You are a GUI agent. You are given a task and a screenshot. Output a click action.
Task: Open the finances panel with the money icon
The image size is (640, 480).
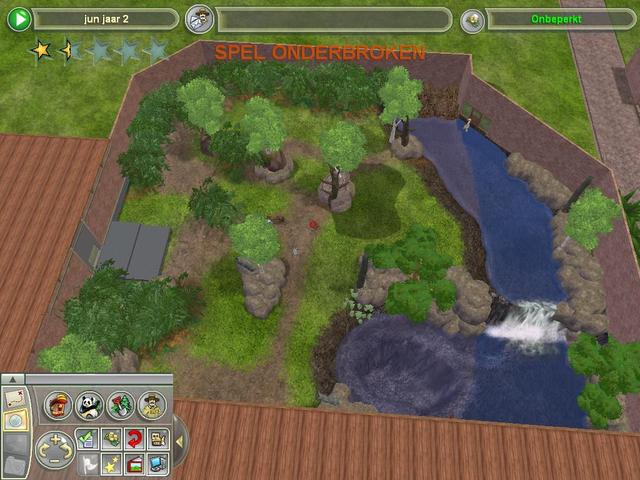click(111, 438)
